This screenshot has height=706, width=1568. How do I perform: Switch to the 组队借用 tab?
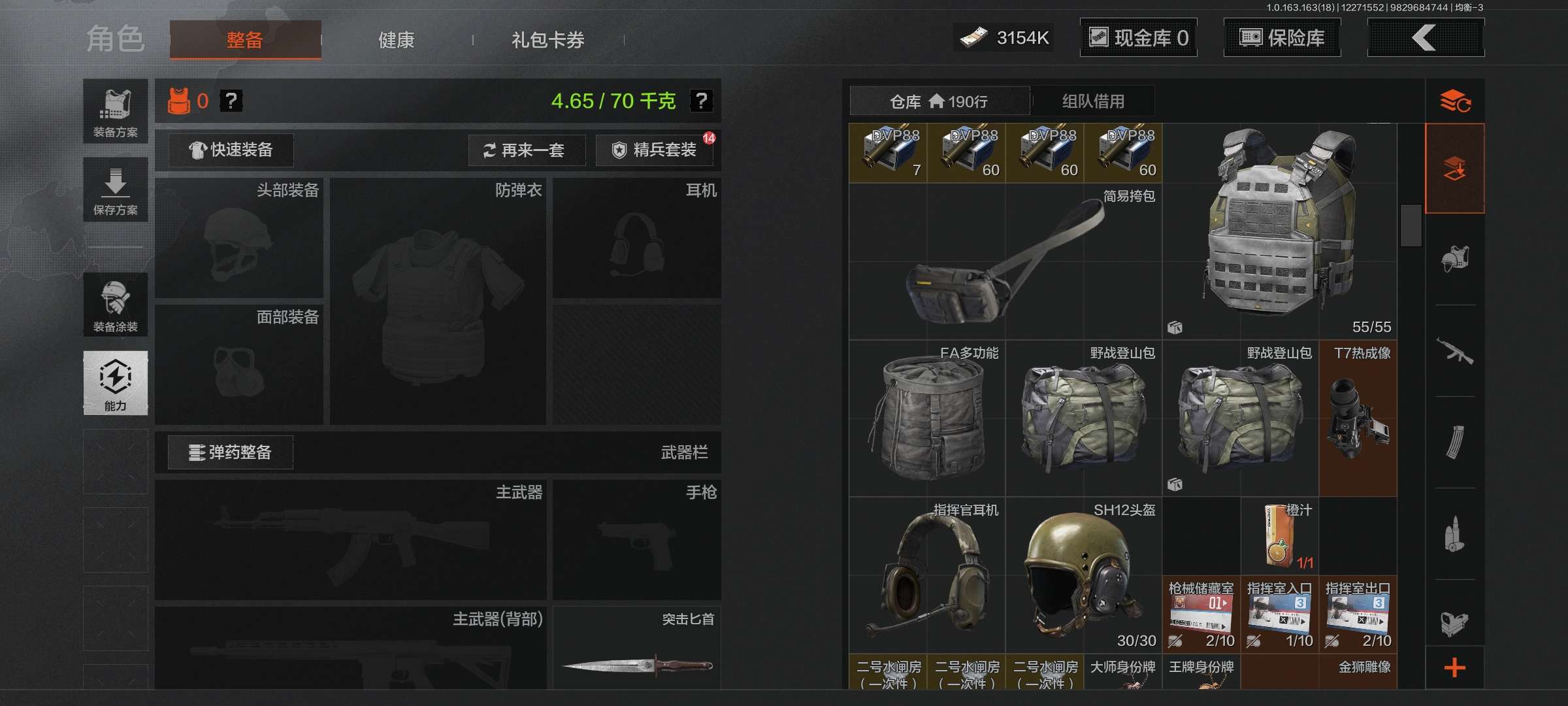point(1092,101)
